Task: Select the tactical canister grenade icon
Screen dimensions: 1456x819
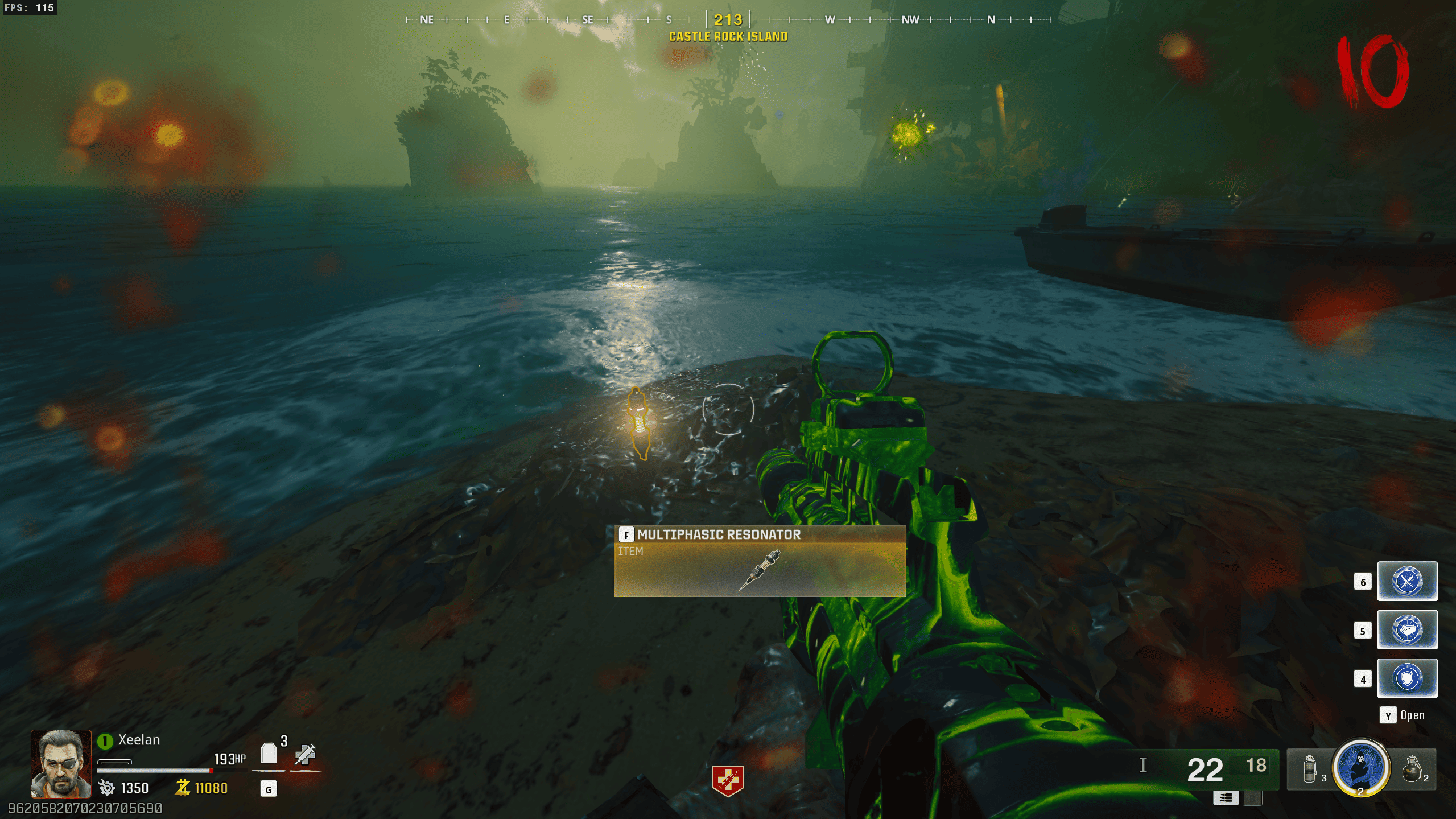Action: [x=1310, y=769]
